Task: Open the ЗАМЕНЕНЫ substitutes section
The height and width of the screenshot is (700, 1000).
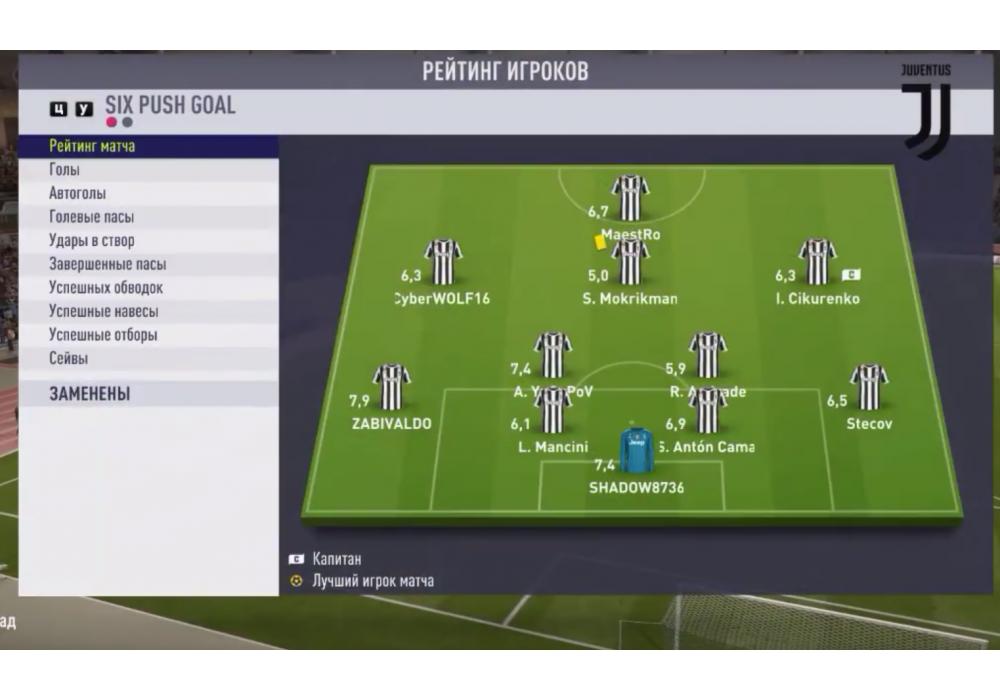Action: (x=148, y=394)
